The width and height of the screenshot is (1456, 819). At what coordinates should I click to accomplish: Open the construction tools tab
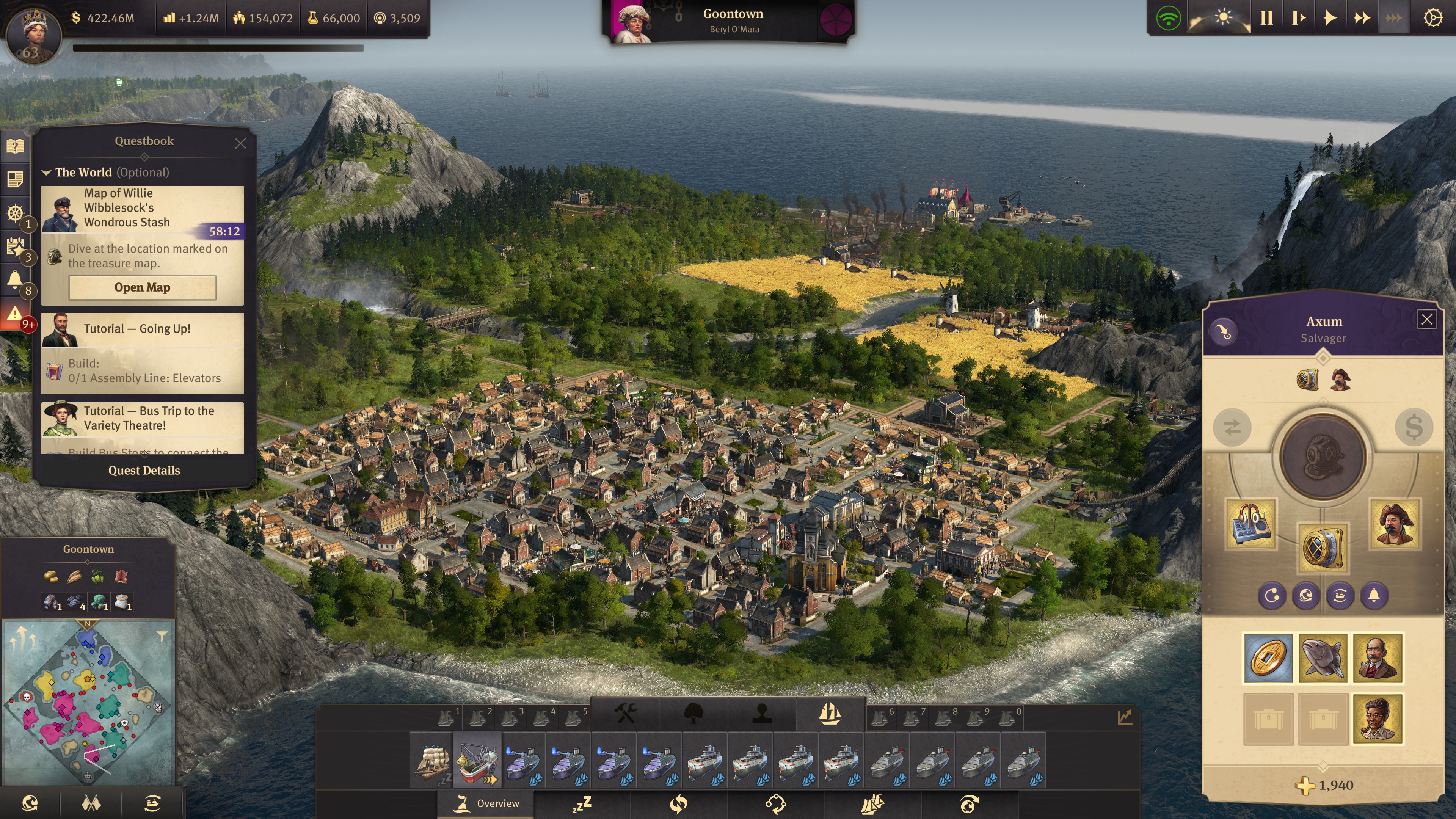(x=625, y=714)
